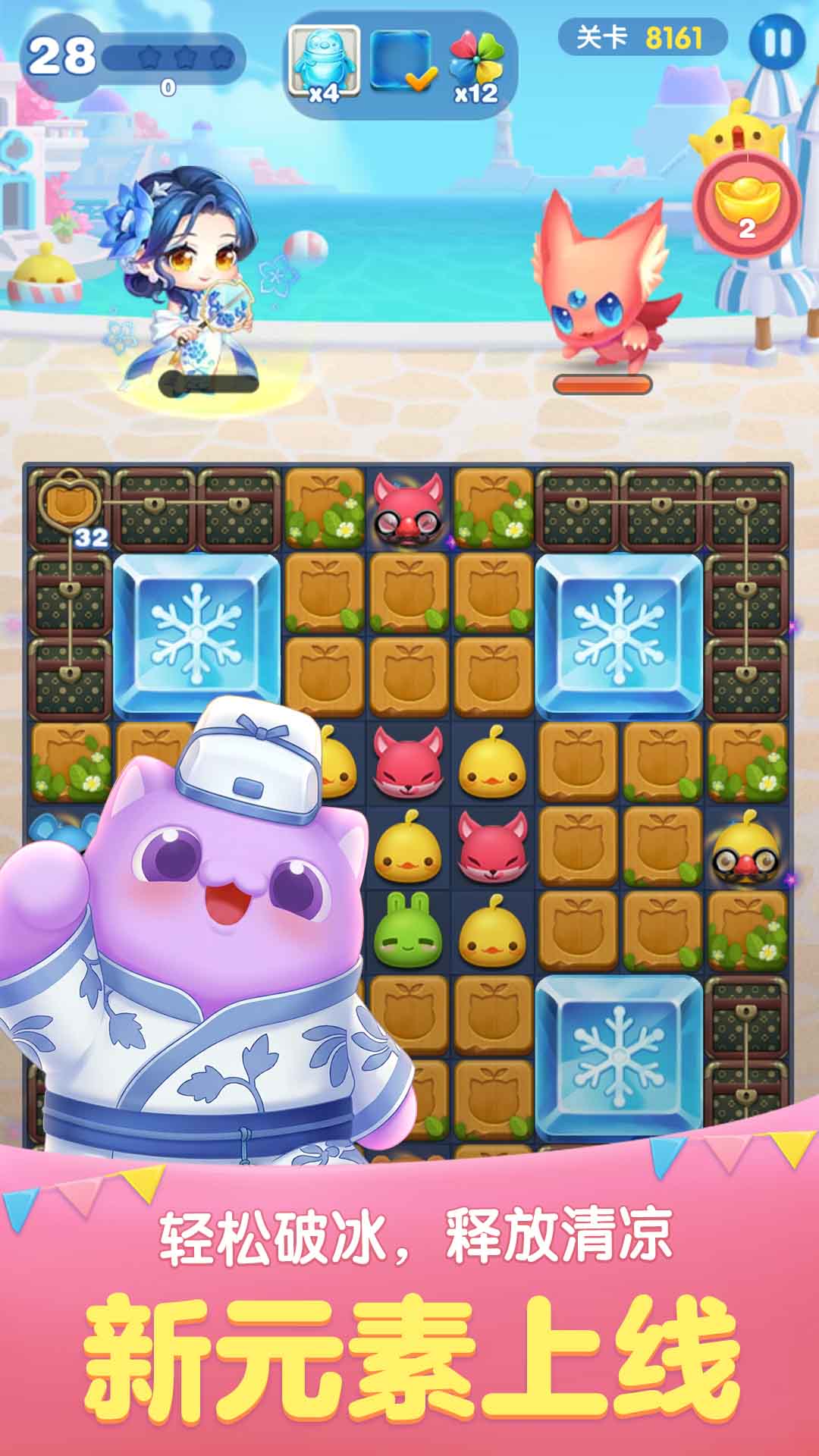Choose the yellow chick tile wearing glasses
The height and width of the screenshot is (1456, 819).
click(x=747, y=846)
